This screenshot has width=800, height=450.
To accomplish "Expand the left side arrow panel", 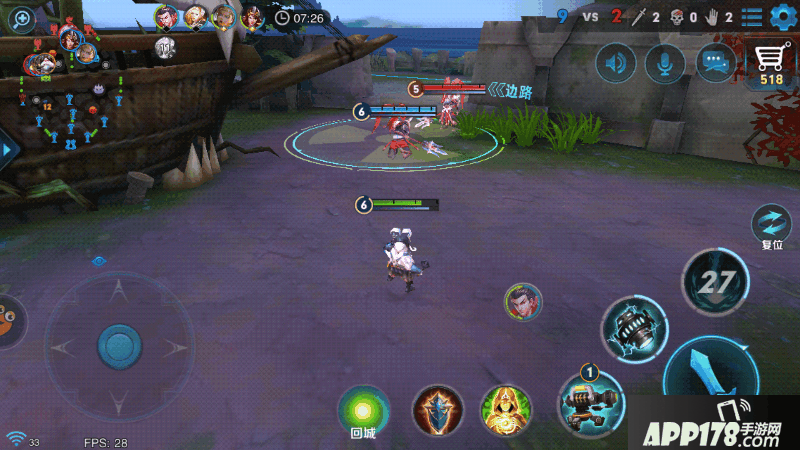I will click(8, 150).
